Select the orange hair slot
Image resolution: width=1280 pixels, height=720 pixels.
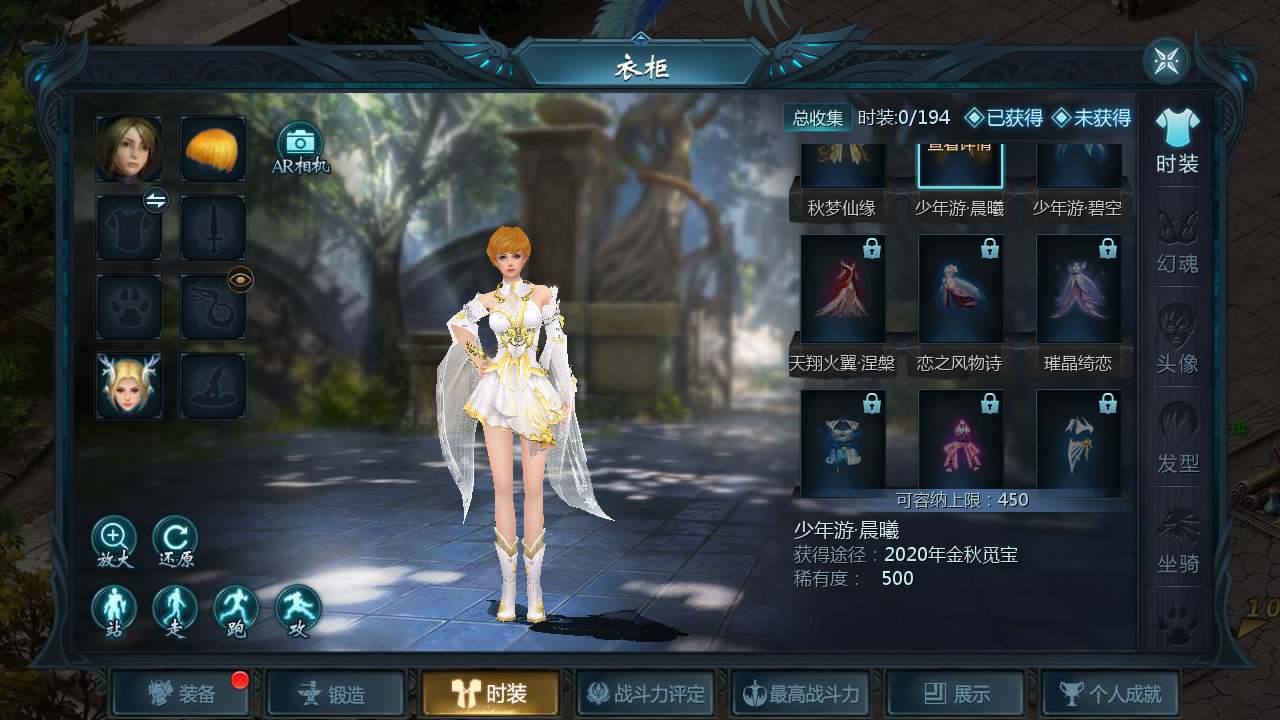[213, 148]
